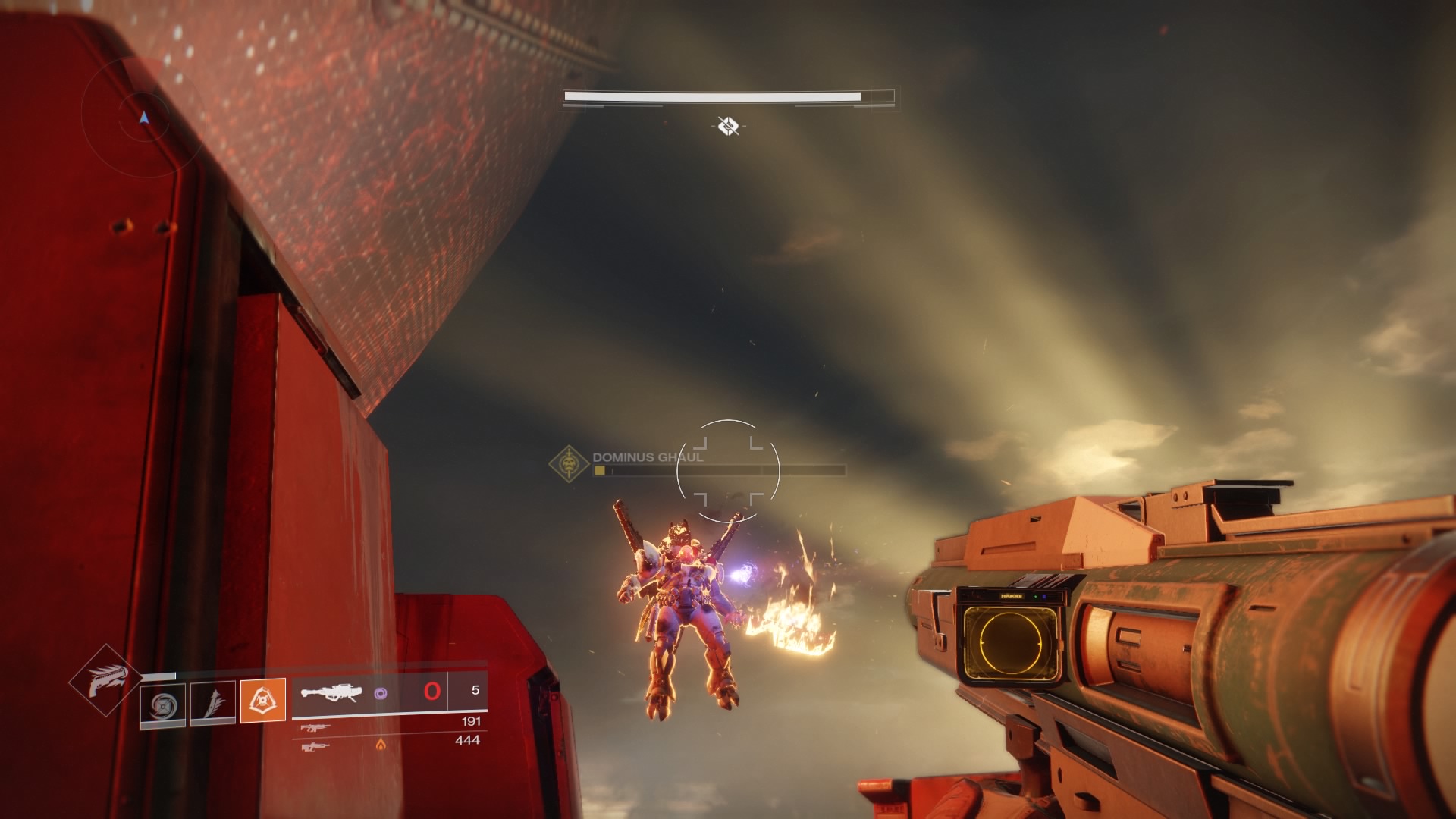Image resolution: width=1456 pixels, height=819 pixels.
Task: Switch to the rifle with 191 ammo
Action: [315, 727]
